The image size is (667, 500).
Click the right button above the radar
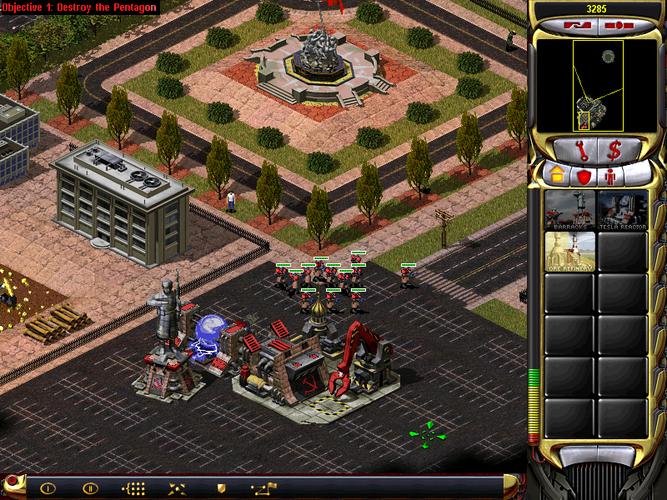point(617,24)
